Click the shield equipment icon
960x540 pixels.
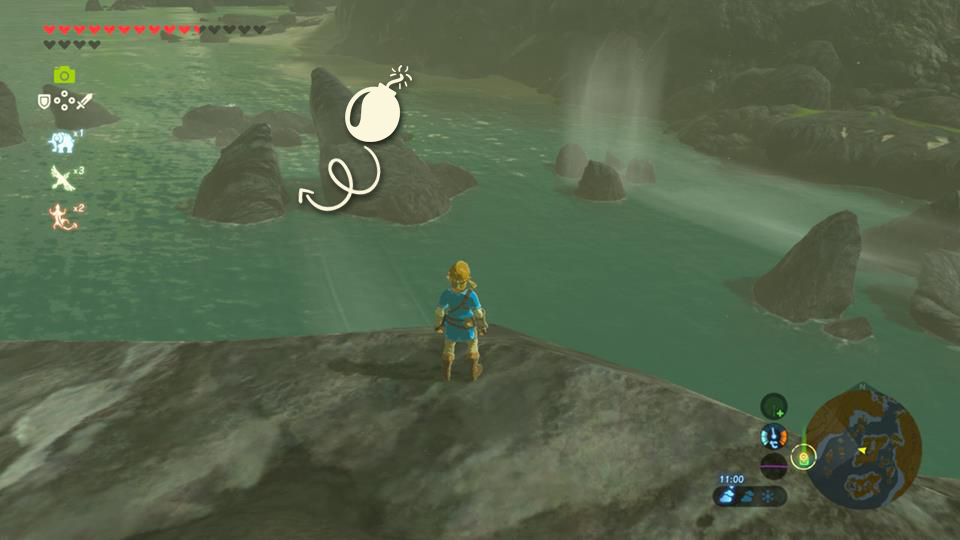pyautogui.click(x=44, y=101)
